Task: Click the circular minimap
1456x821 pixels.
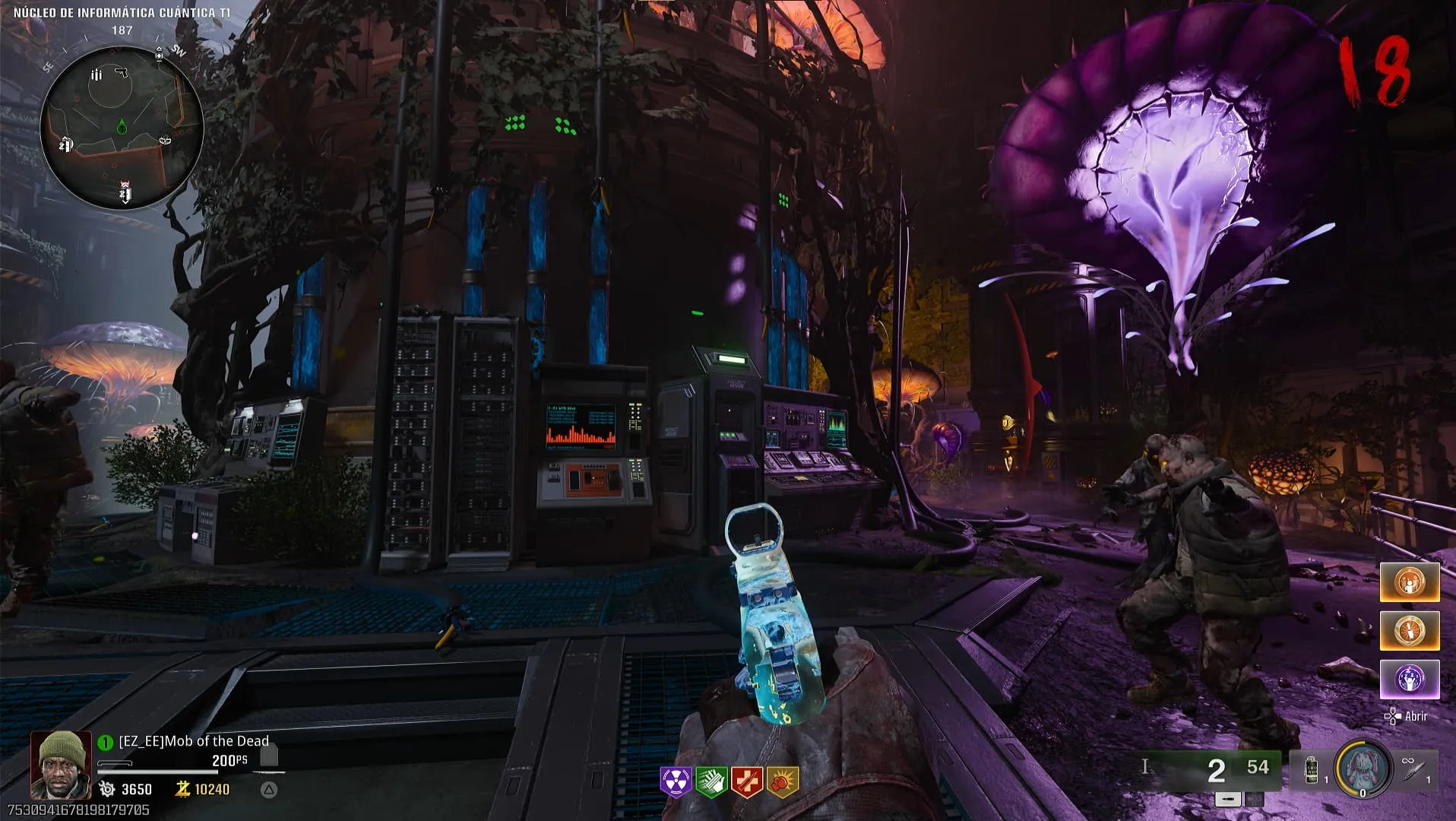Action: 122,127
